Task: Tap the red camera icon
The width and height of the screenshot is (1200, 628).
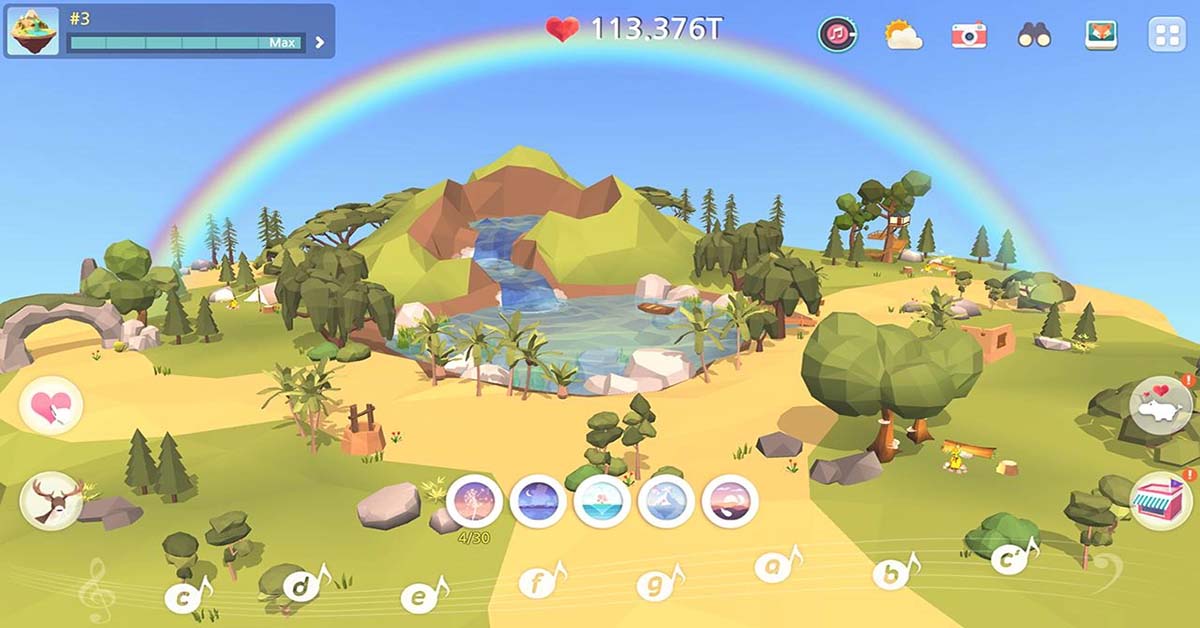Action: point(968,35)
